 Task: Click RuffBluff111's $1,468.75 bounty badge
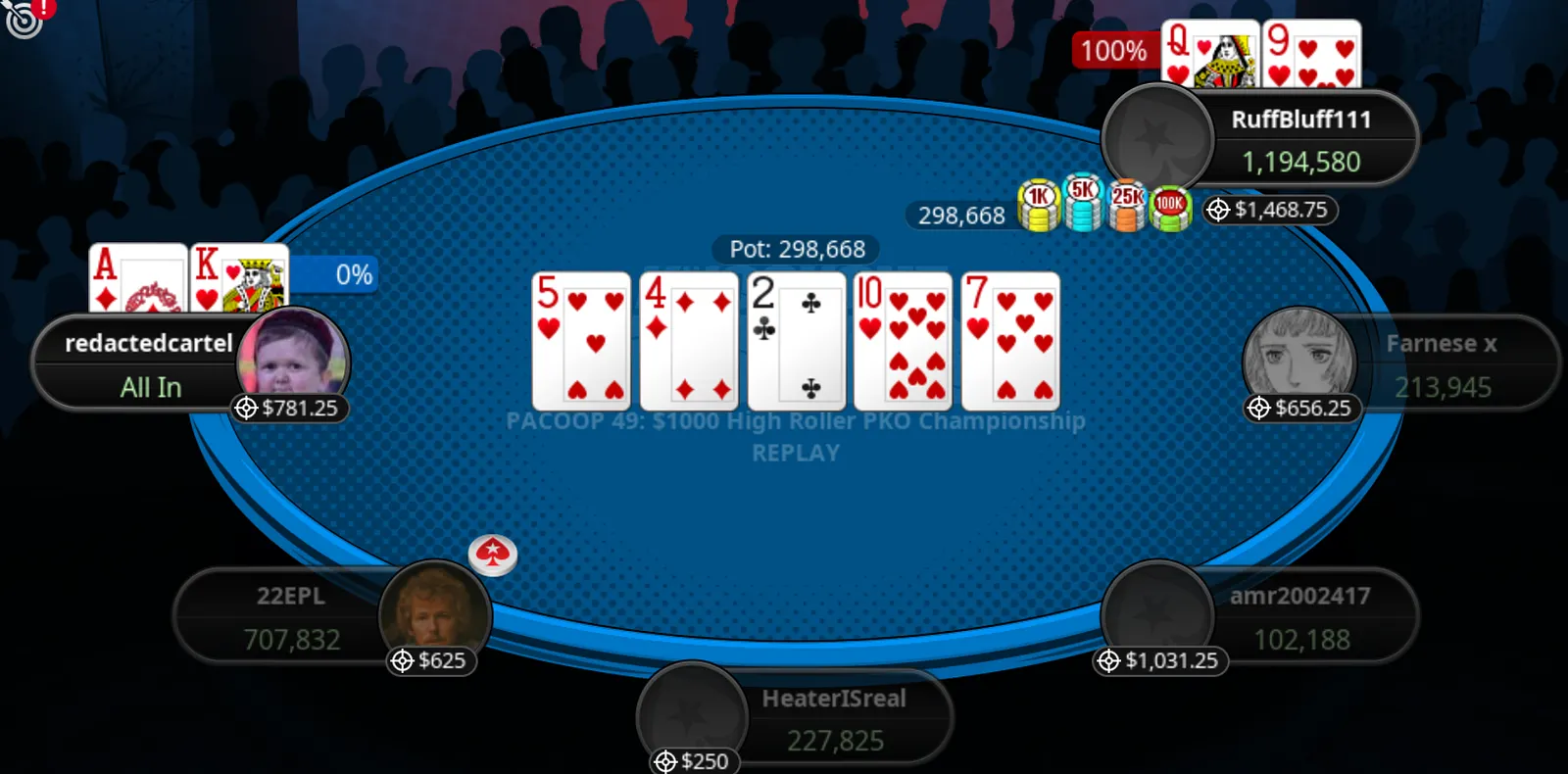pyautogui.click(x=1270, y=210)
